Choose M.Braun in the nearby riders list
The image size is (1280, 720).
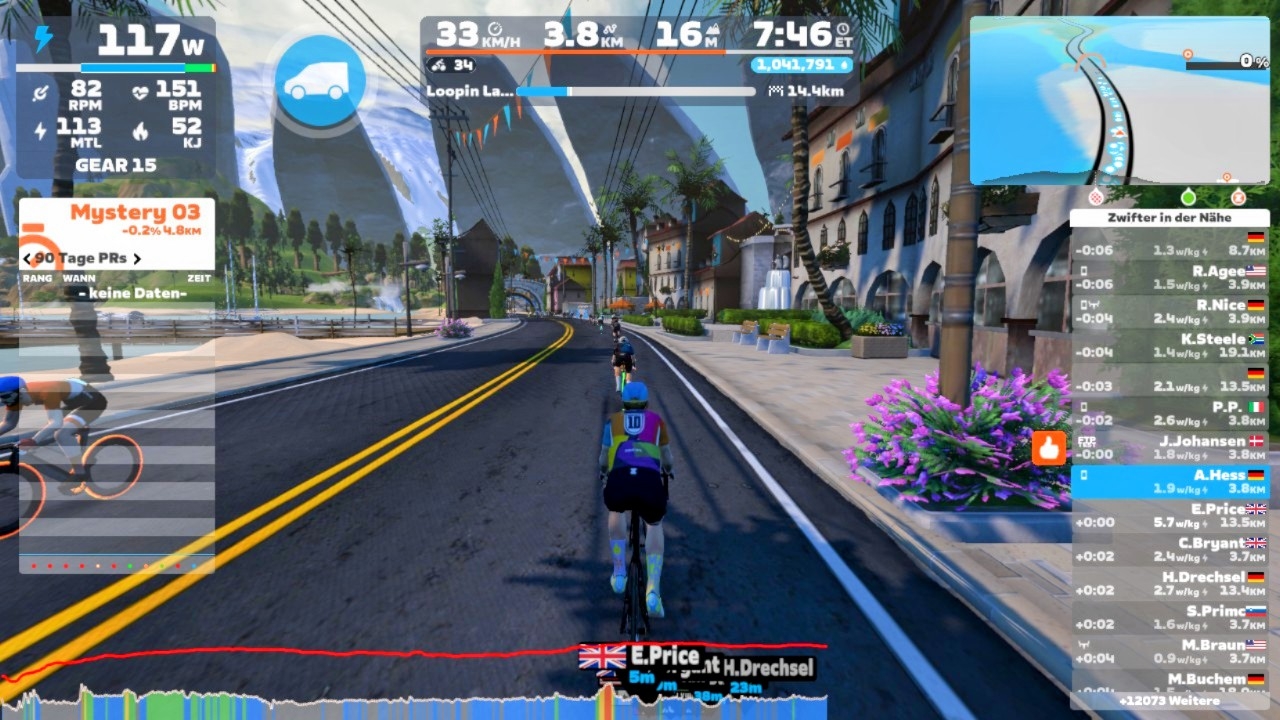click(1169, 652)
